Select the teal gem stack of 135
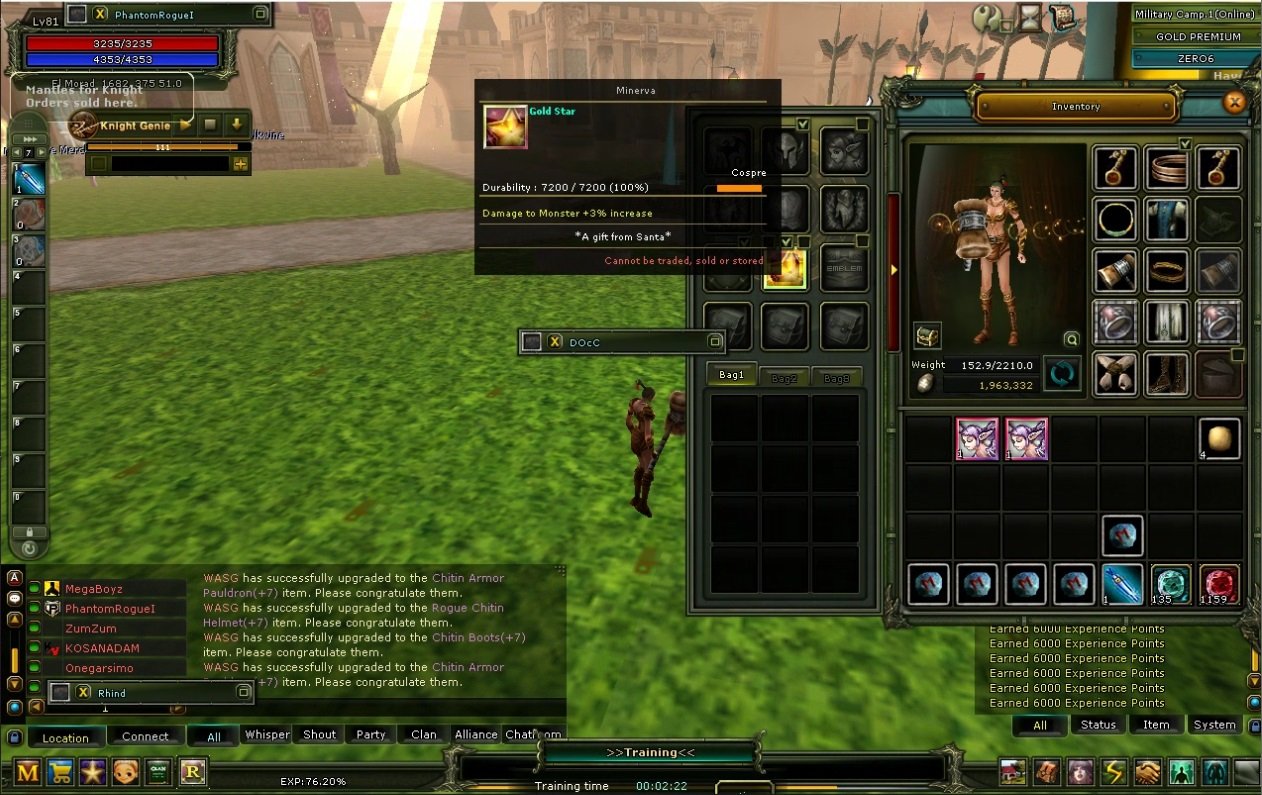The width and height of the screenshot is (1262, 795). click(x=1170, y=585)
